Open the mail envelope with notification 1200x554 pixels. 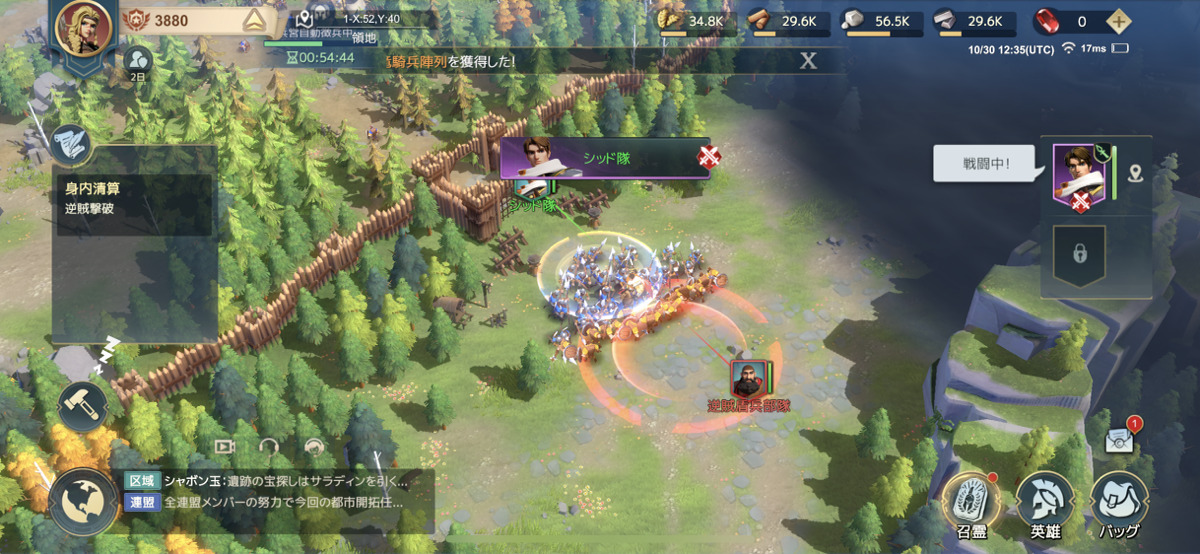pos(1119,440)
